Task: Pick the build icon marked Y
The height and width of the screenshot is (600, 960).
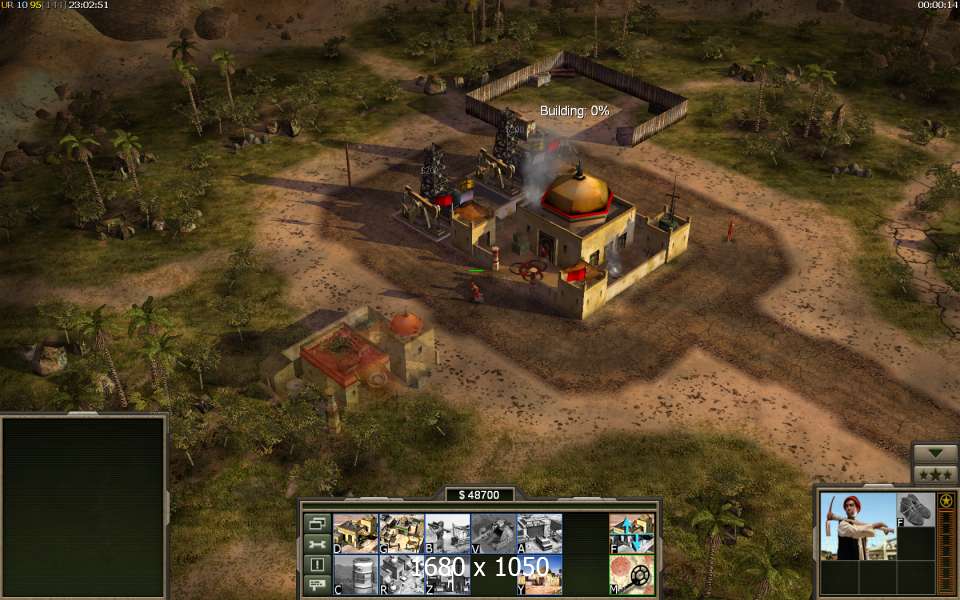Action: click(539, 575)
